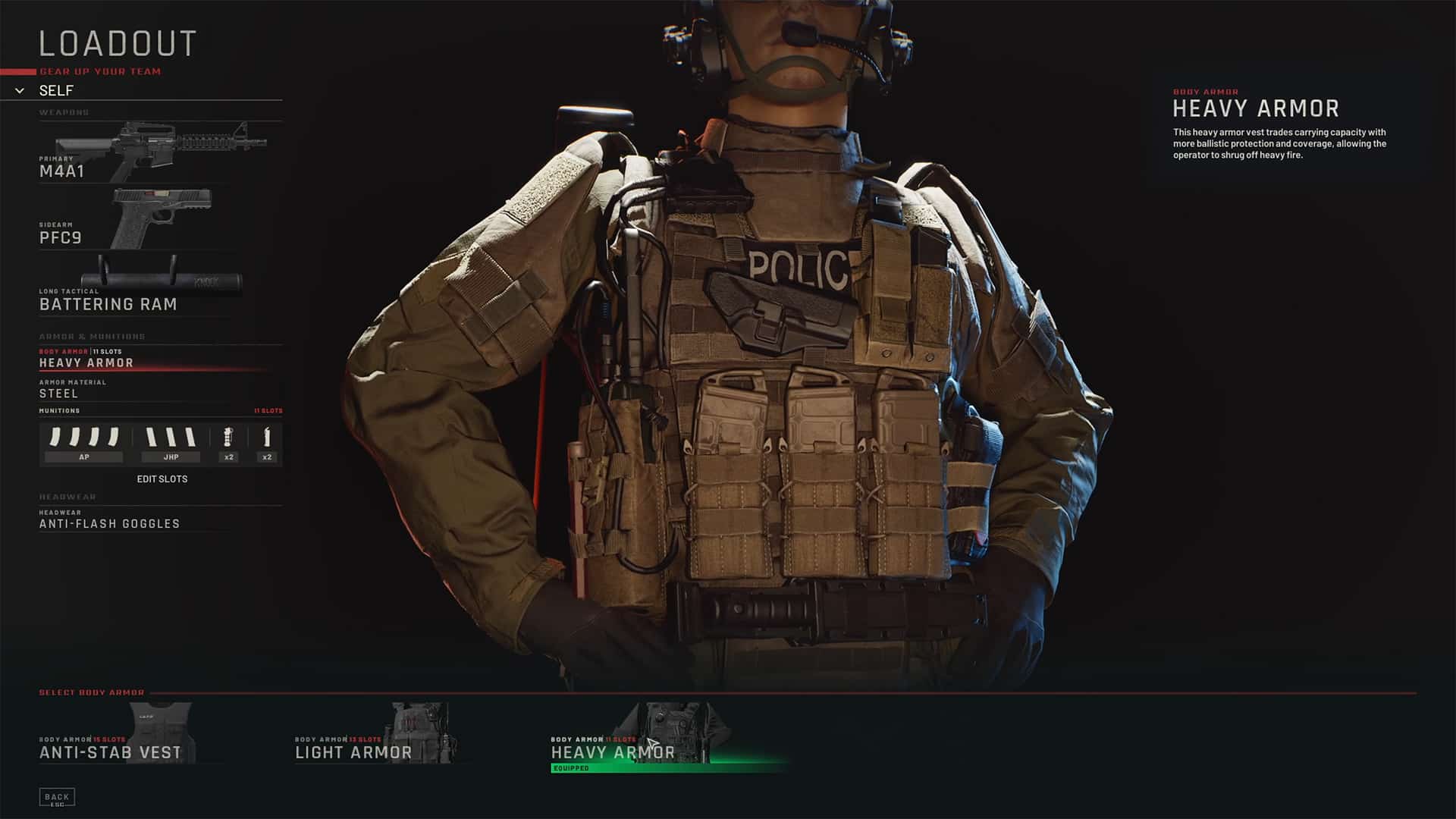Open the Anti-Flash Goggles headwear selector
This screenshot has height=819, width=1456.
pos(109,523)
